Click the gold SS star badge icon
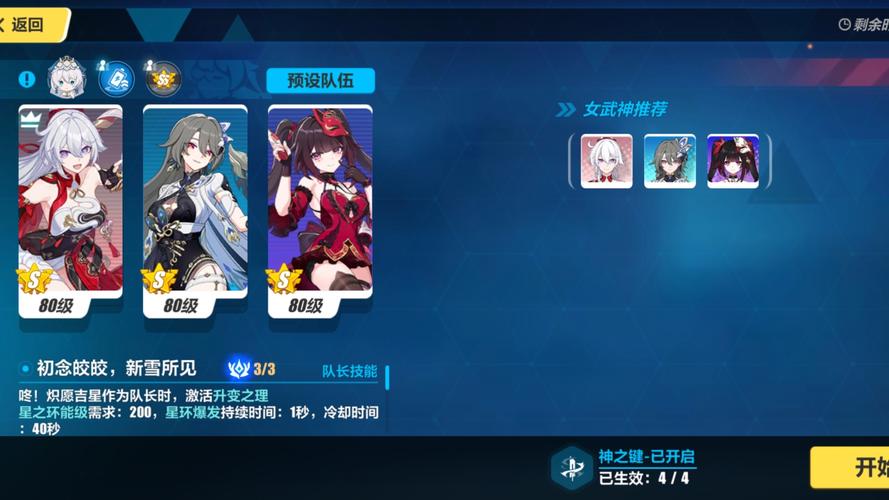889x500 pixels. pos(162,77)
